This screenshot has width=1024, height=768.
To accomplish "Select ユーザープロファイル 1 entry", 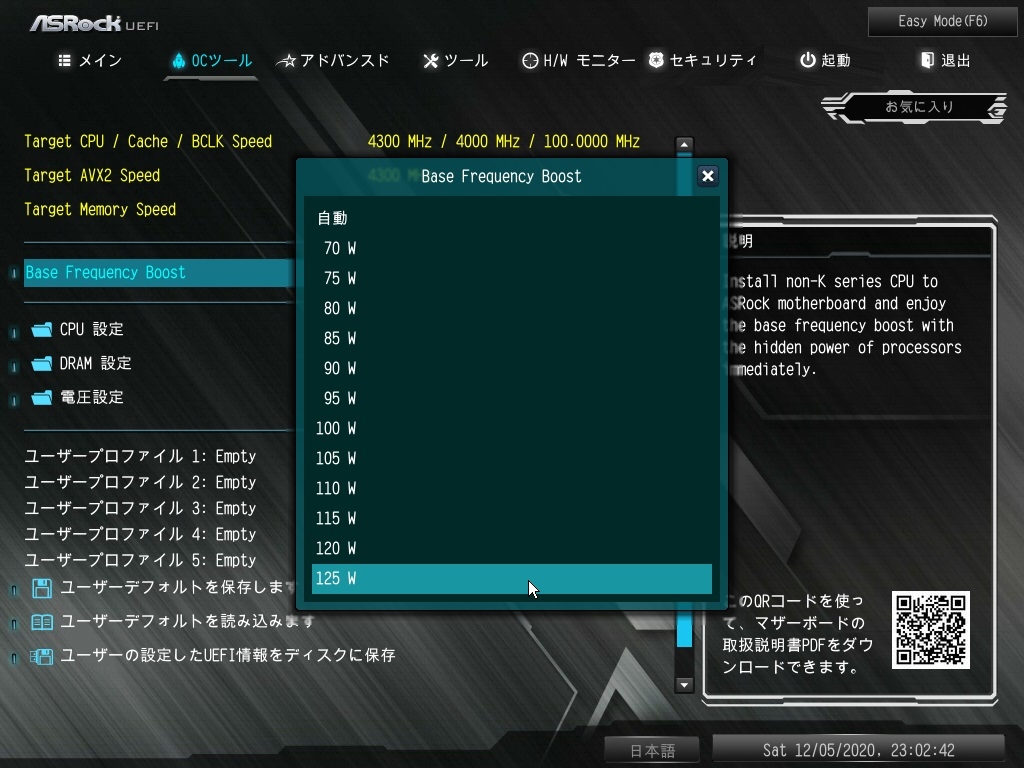I will [140, 457].
